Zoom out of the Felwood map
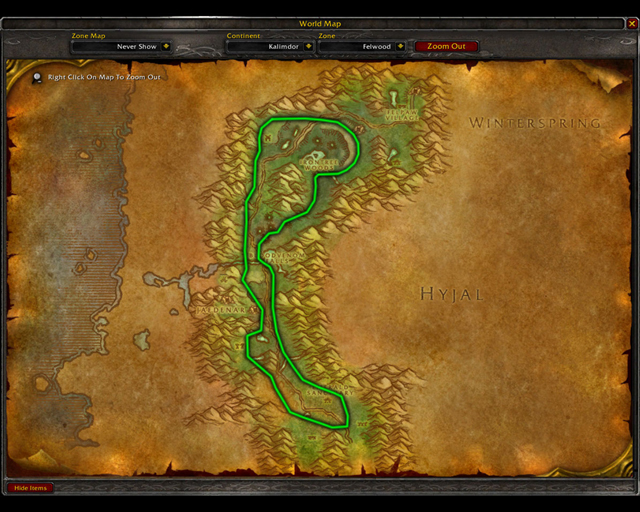 (x=446, y=46)
